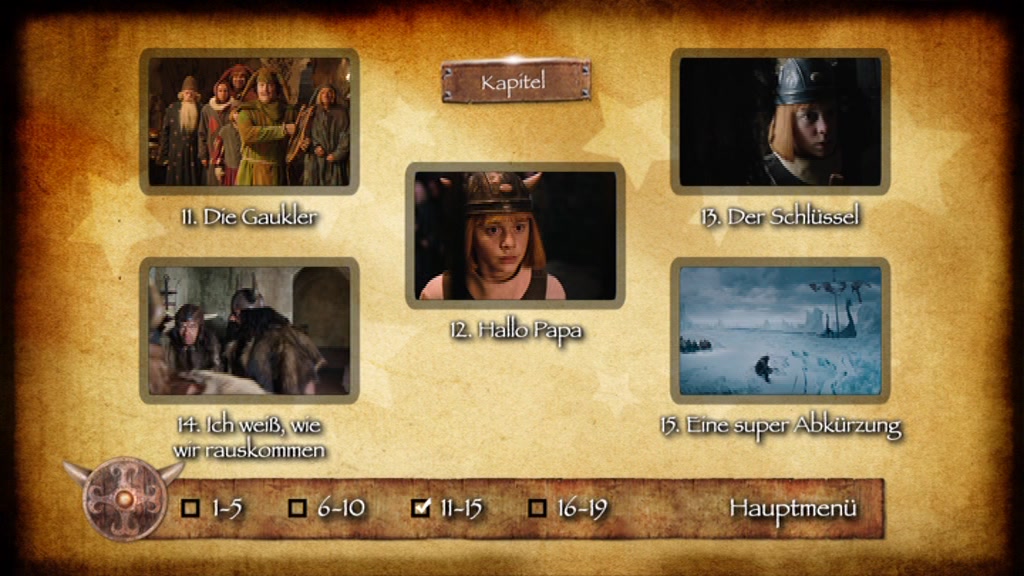The image size is (1024, 576).
Task: Return to the Hauptmenü
Action: [793, 507]
